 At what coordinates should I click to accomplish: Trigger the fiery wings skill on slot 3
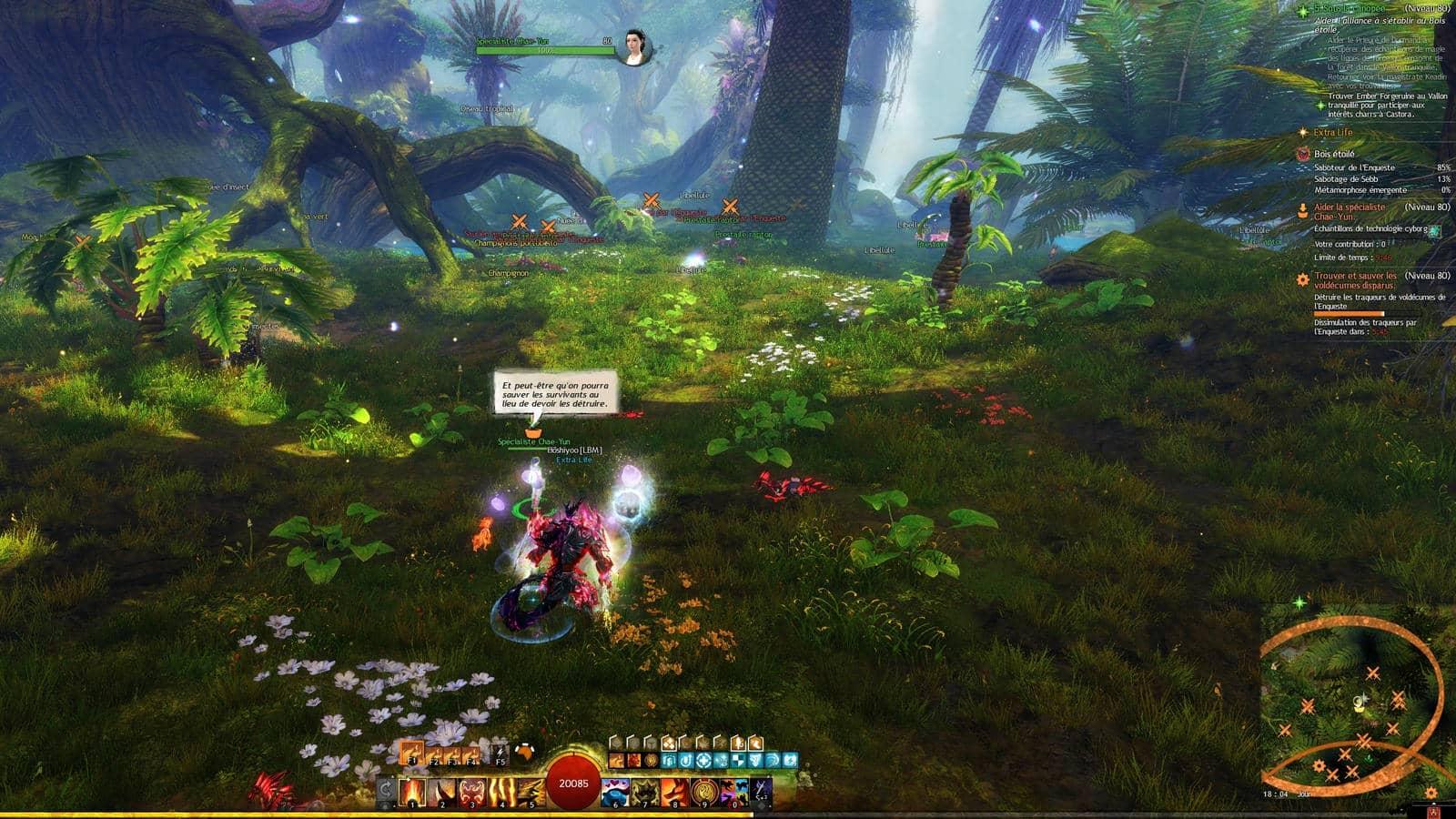pyautogui.click(x=471, y=792)
